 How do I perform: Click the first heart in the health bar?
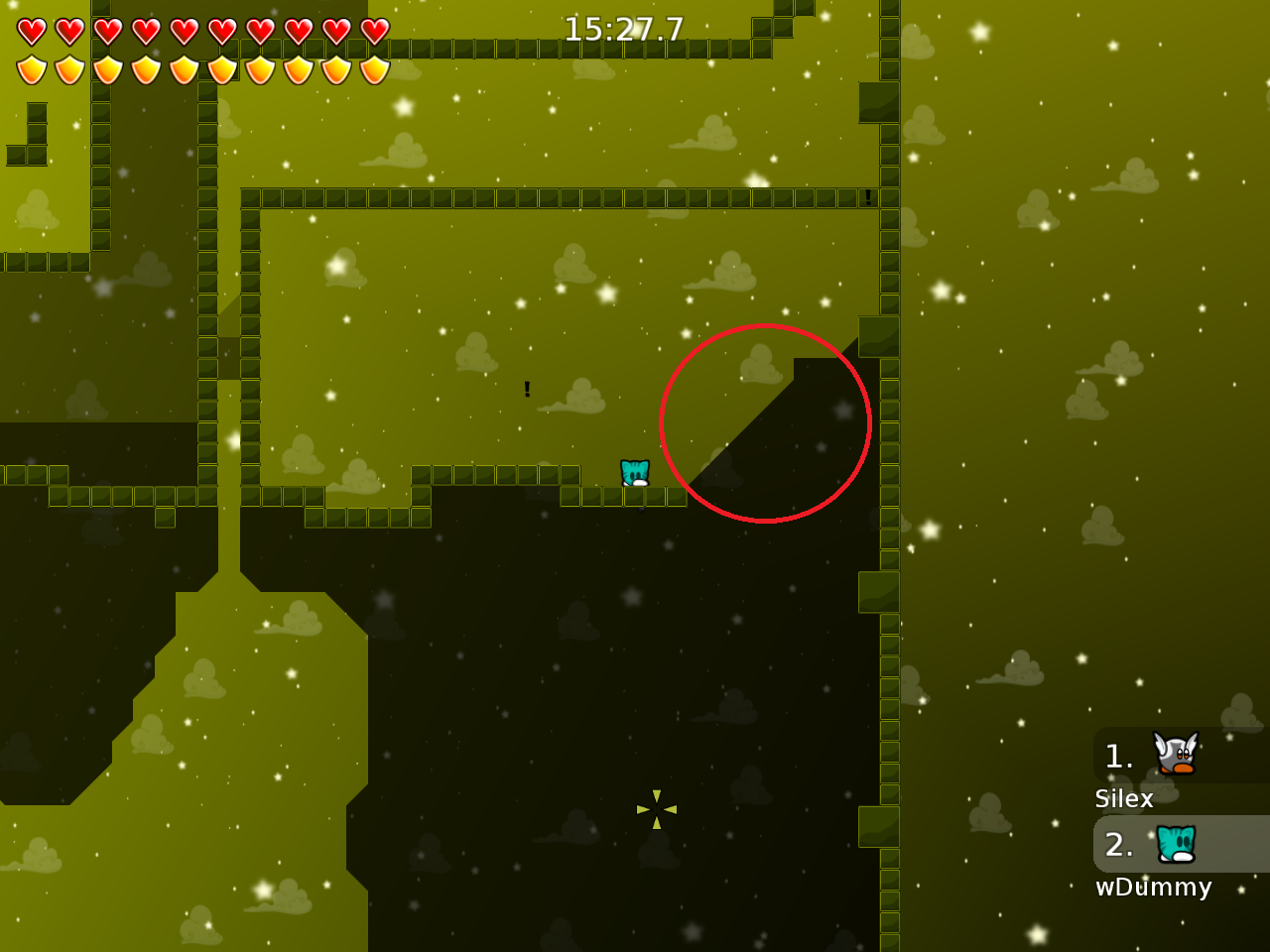(31, 31)
